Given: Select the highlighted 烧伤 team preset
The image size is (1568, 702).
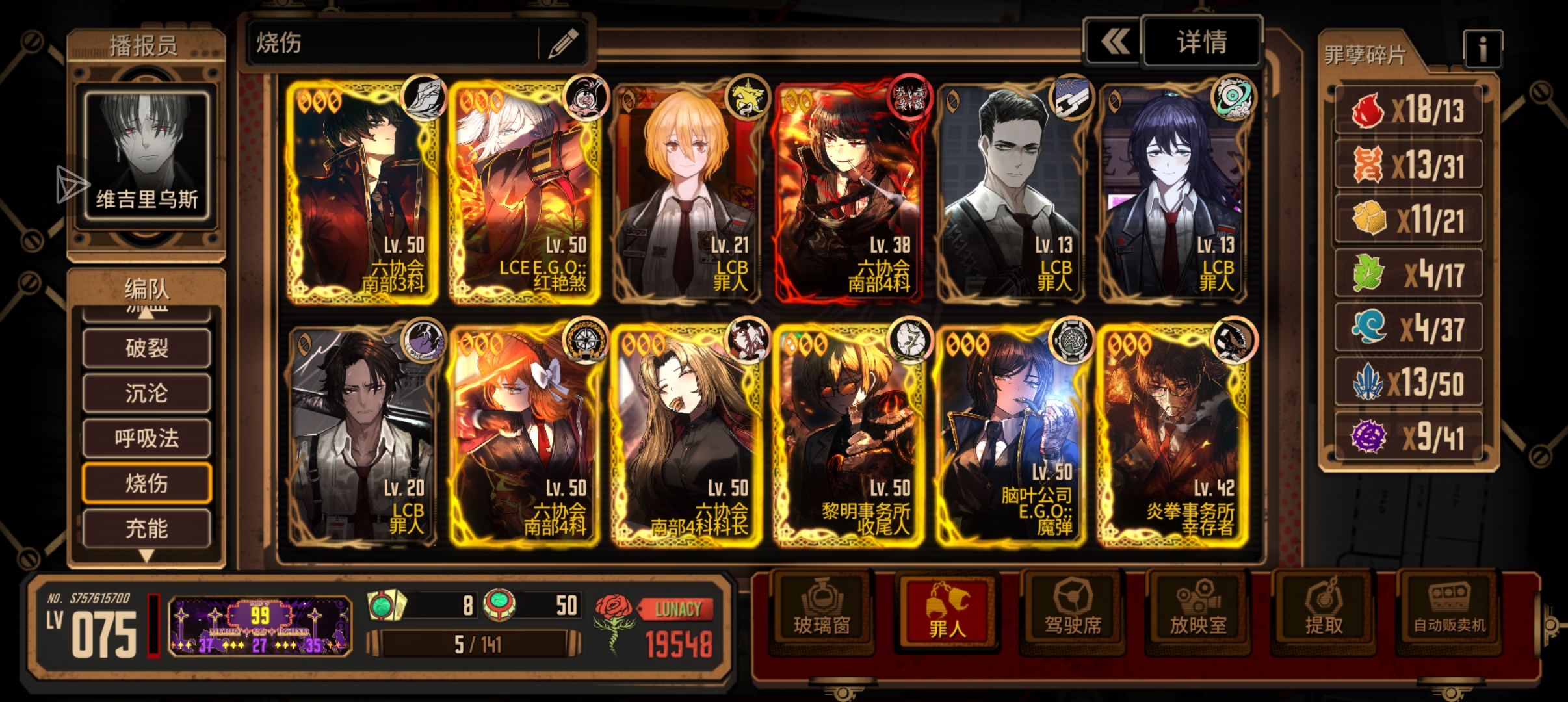Looking at the screenshot, I should pyautogui.click(x=147, y=484).
